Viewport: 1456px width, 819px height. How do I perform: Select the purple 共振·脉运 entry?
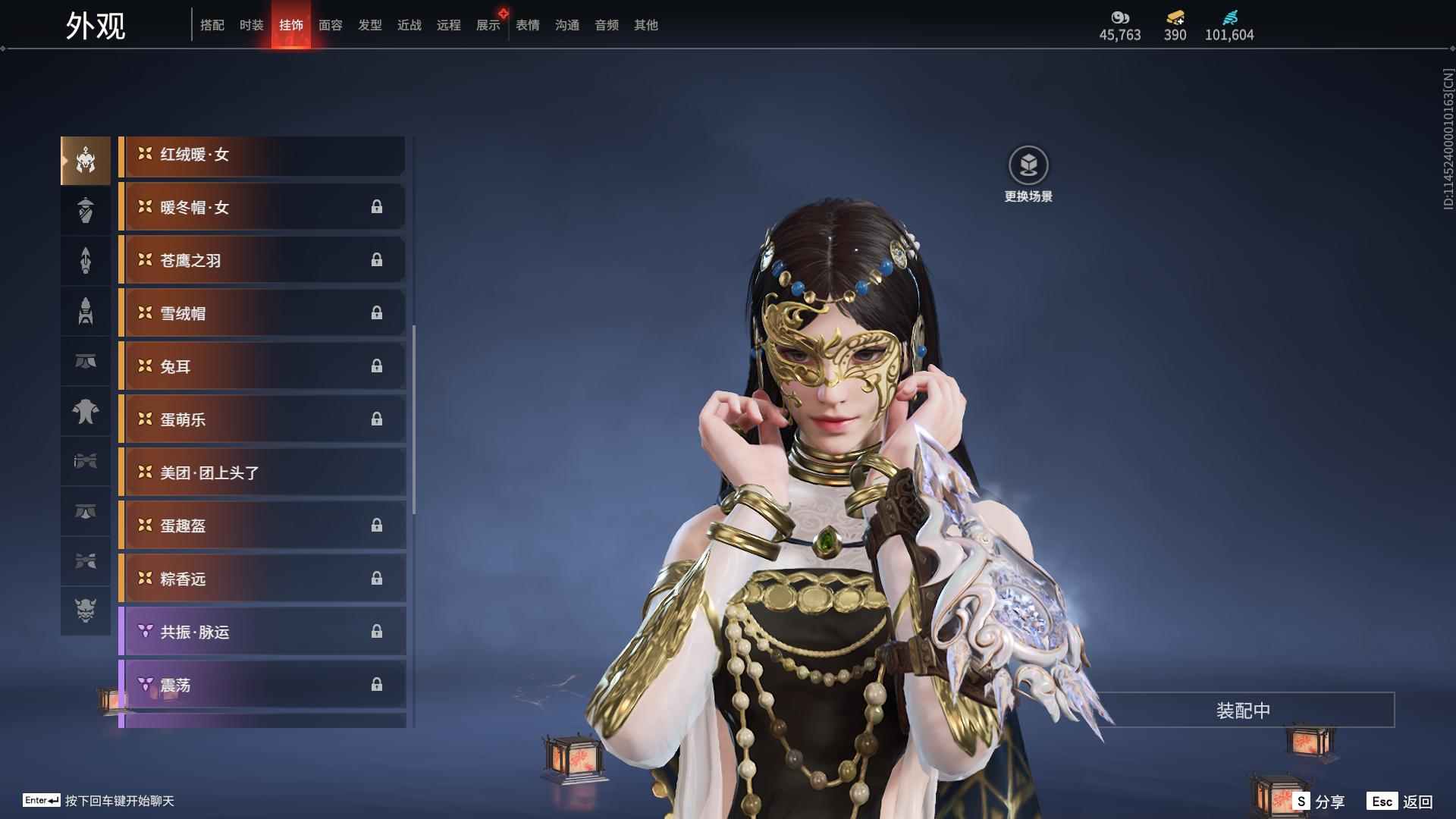click(x=262, y=632)
